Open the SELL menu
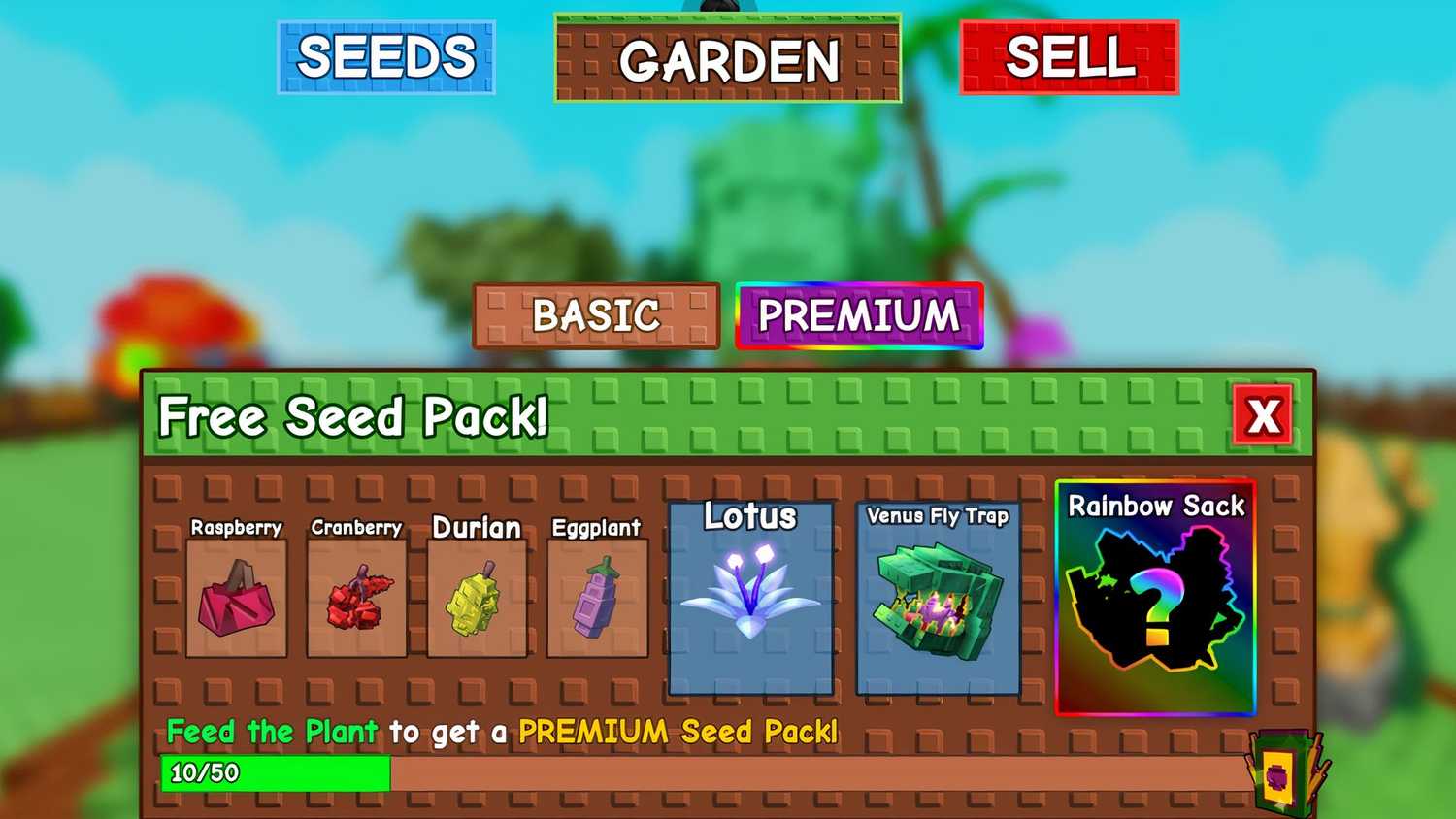 click(1069, 56)
